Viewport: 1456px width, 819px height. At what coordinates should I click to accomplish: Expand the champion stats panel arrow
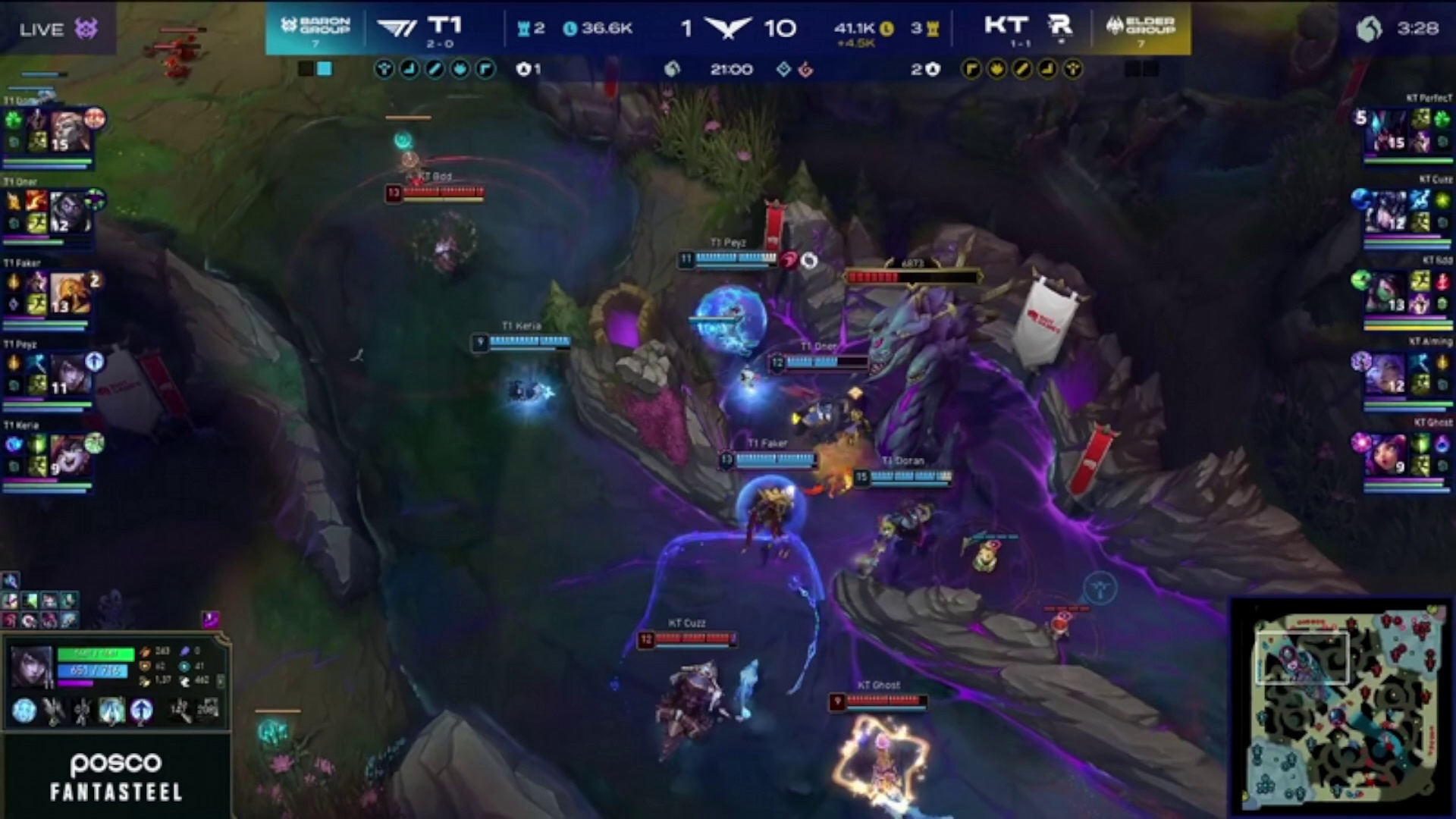221,681
